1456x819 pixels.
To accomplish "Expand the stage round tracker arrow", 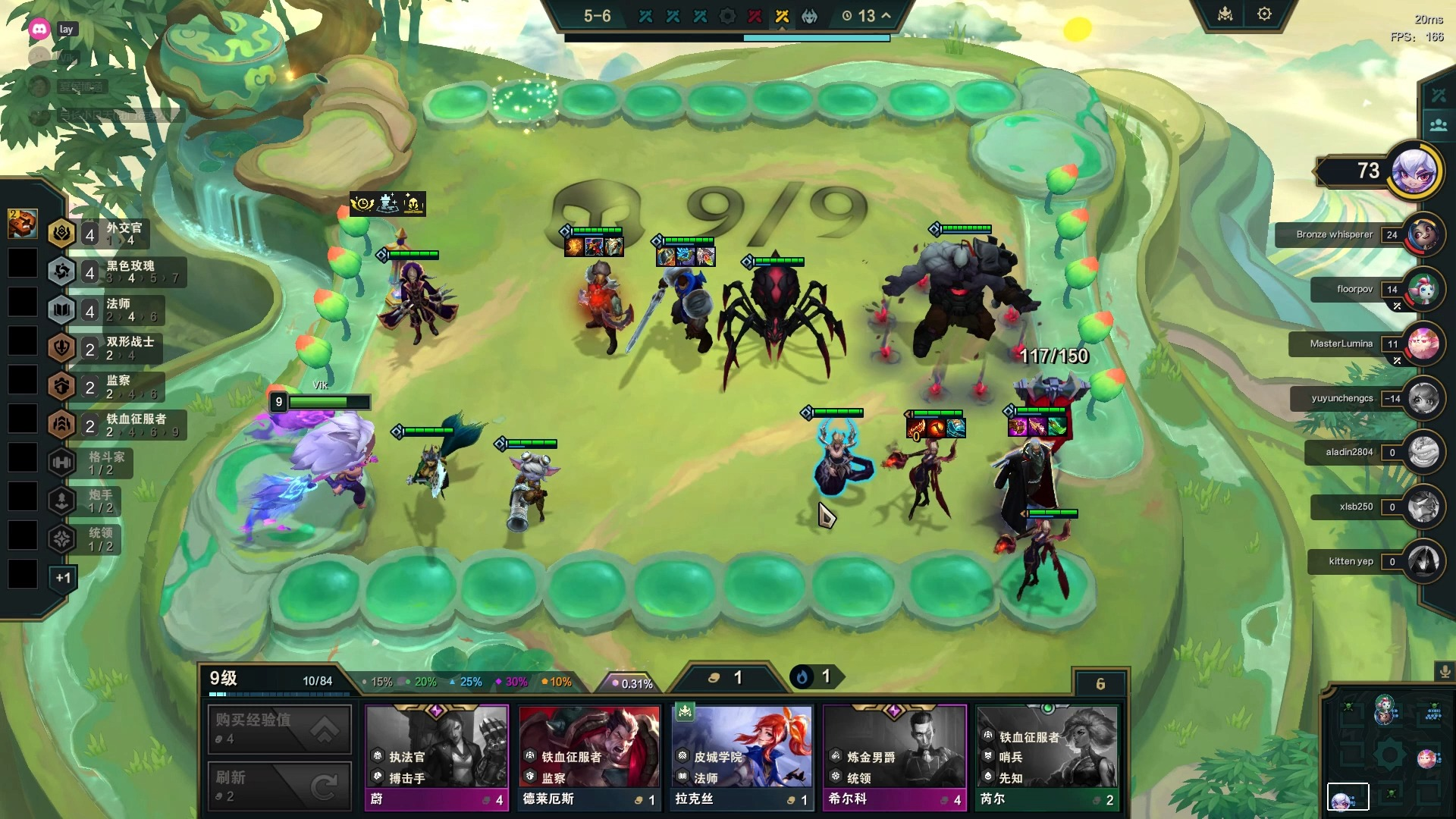I will pos(886,16).
